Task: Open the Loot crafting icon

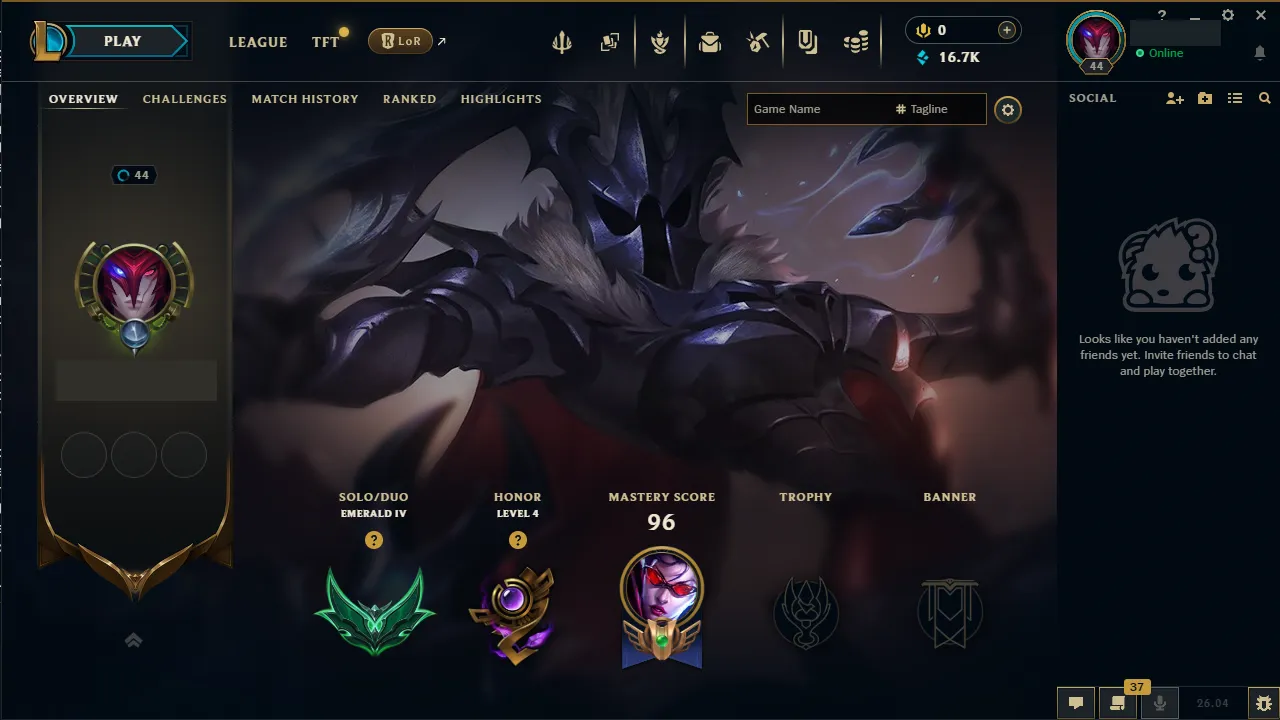Action: point(757,41)
